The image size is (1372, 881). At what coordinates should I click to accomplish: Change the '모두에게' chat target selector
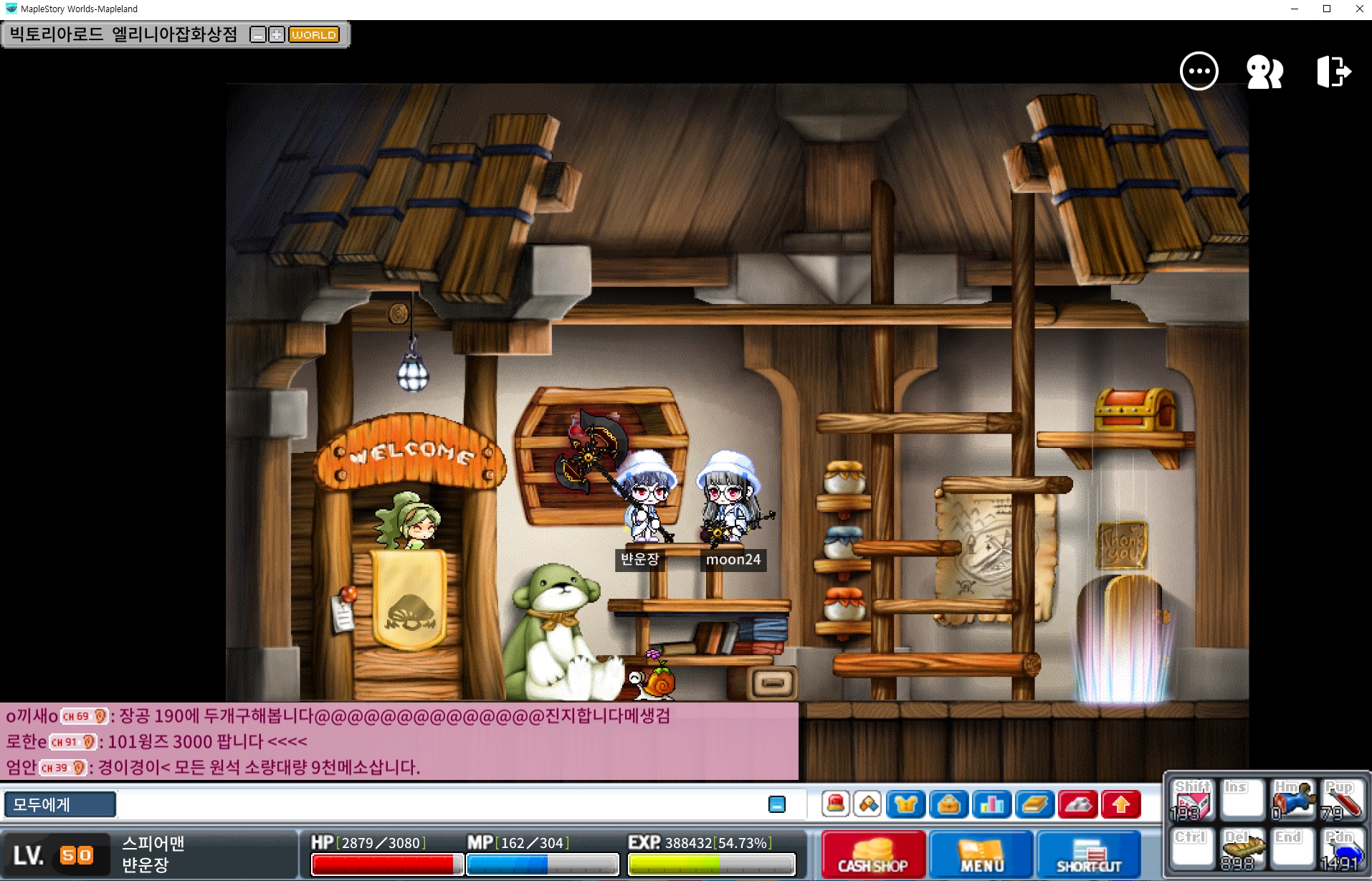click(x=59, y=804)
